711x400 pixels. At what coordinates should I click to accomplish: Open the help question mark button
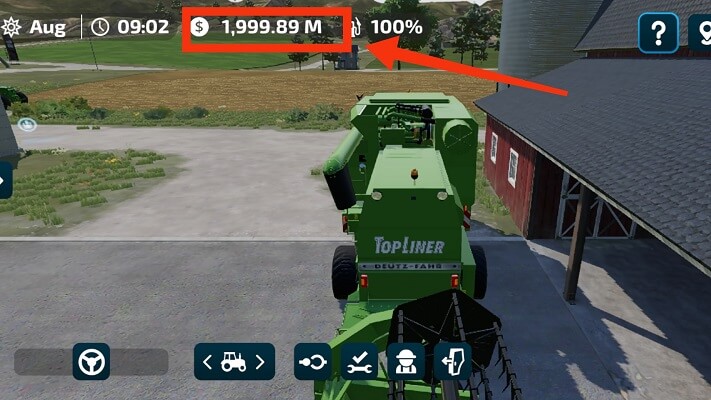point(658,33)
